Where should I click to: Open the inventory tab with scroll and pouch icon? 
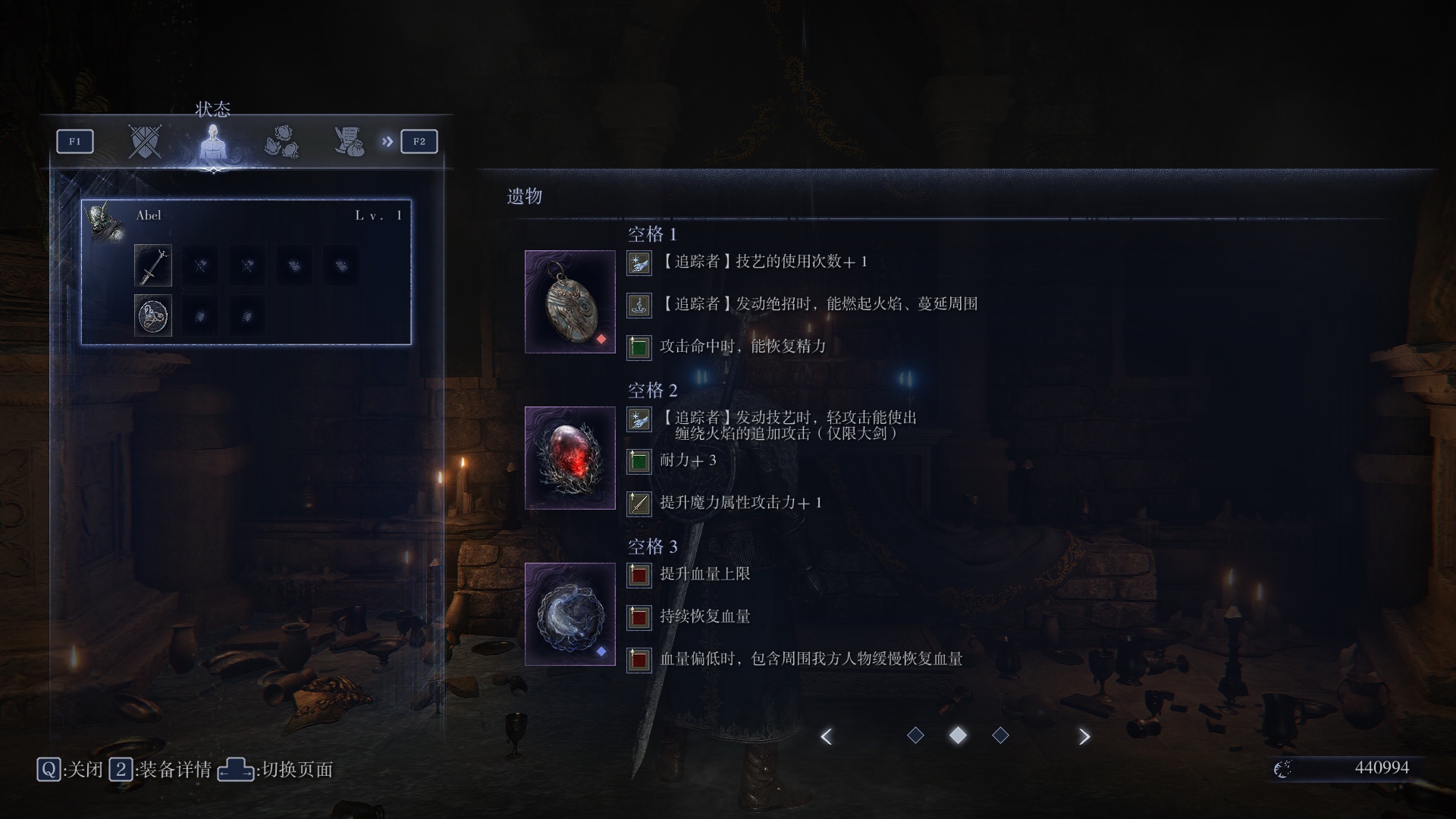click(347, 140)
